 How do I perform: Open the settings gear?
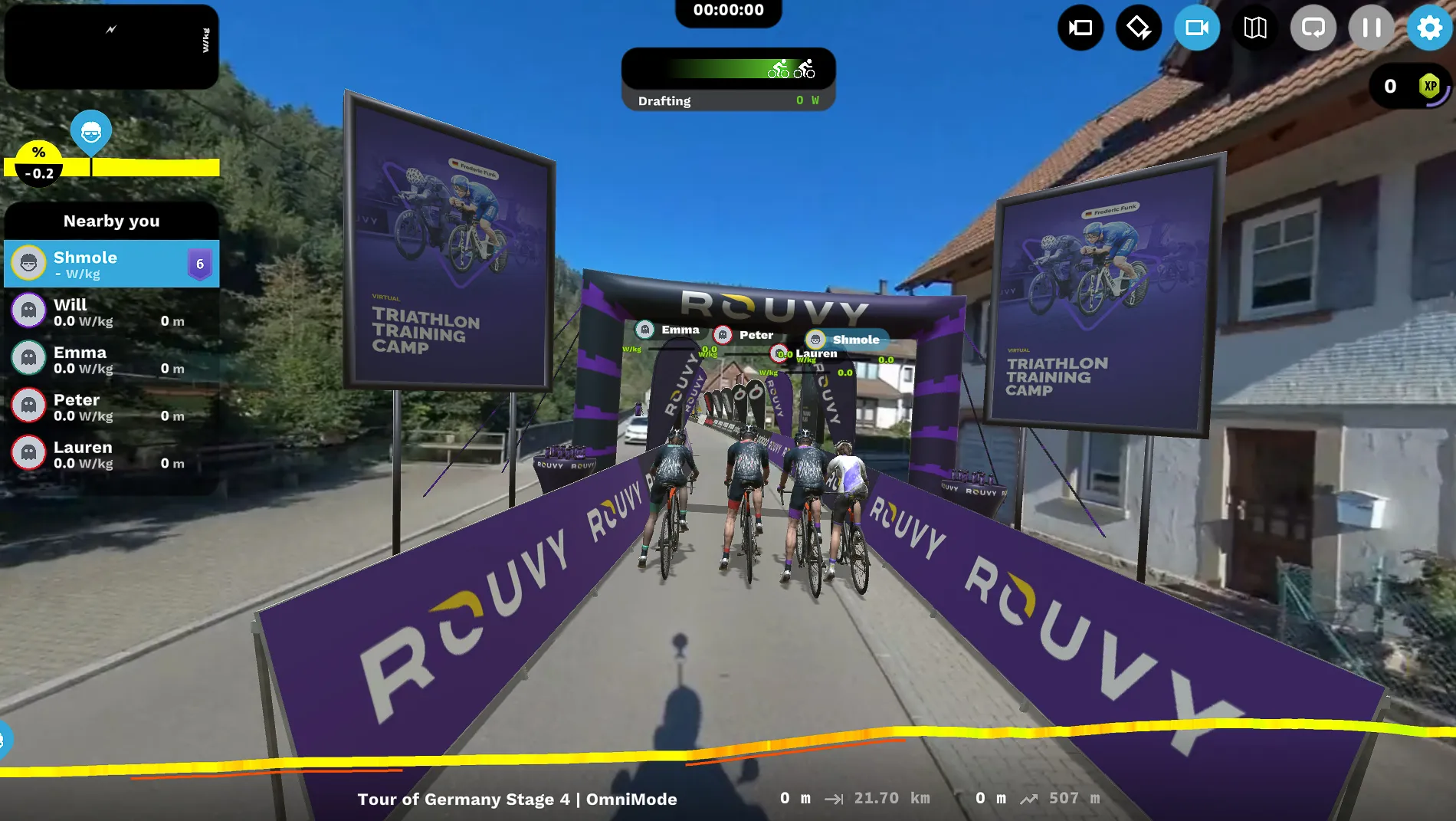[x=1429, y=28]
